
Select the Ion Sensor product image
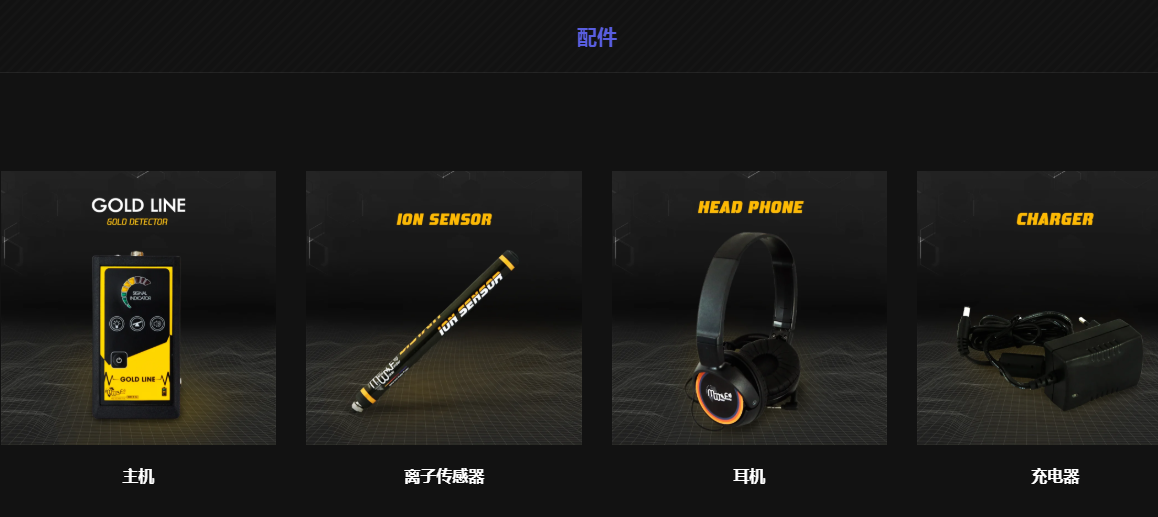tap(443, 308)
